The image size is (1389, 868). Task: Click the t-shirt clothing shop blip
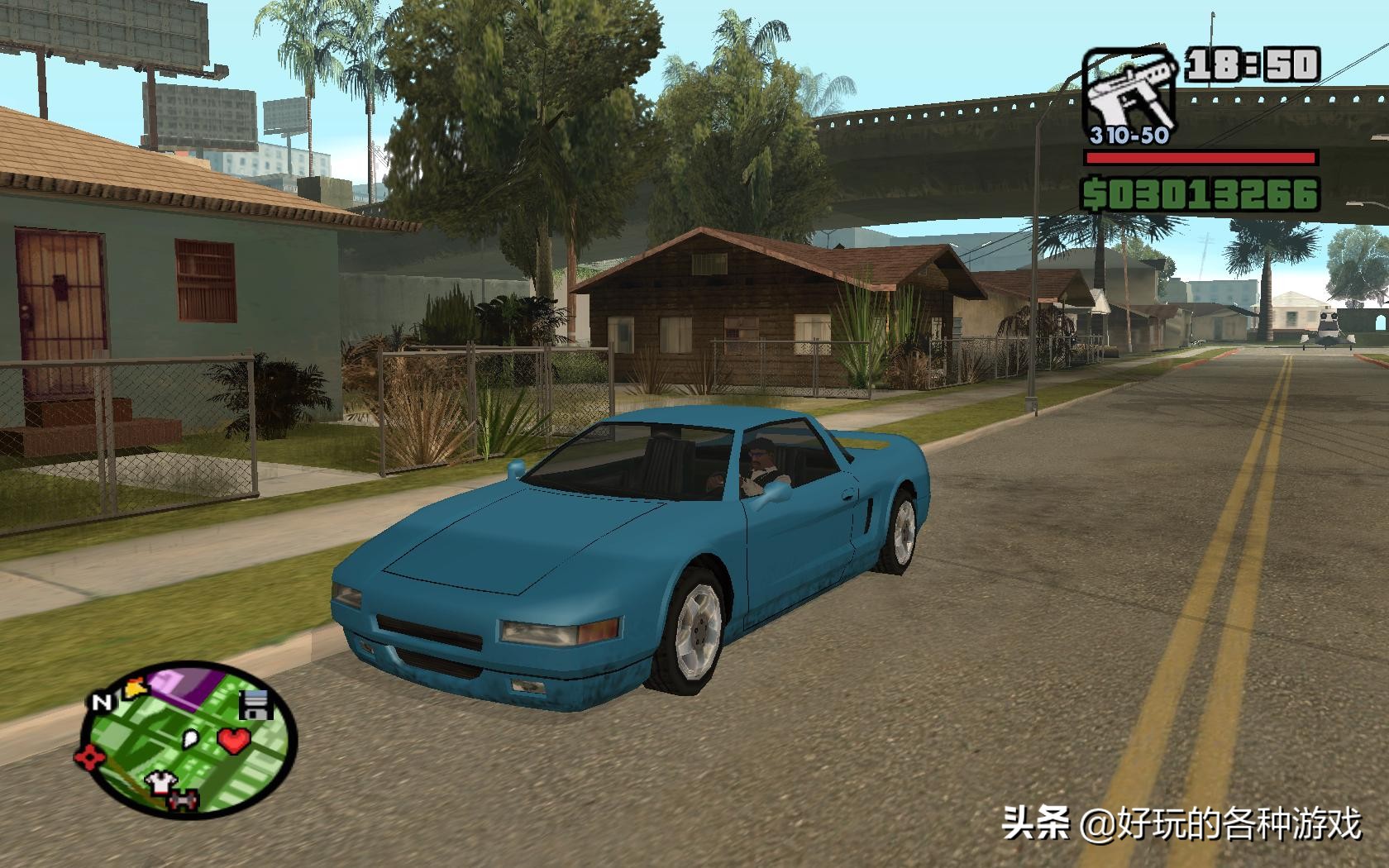pos(160,783)
